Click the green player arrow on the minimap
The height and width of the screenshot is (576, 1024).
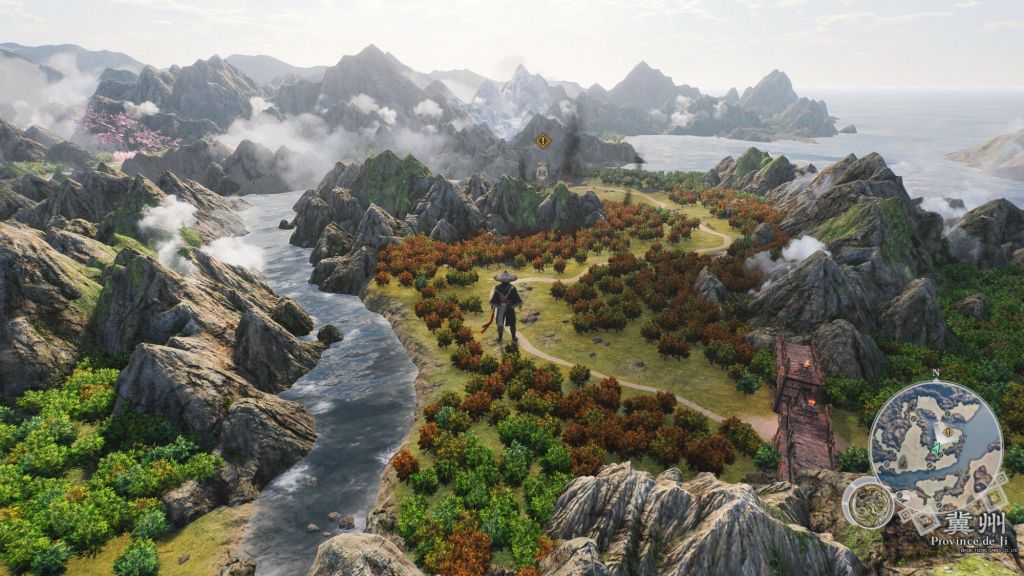(x=936, y=449)
